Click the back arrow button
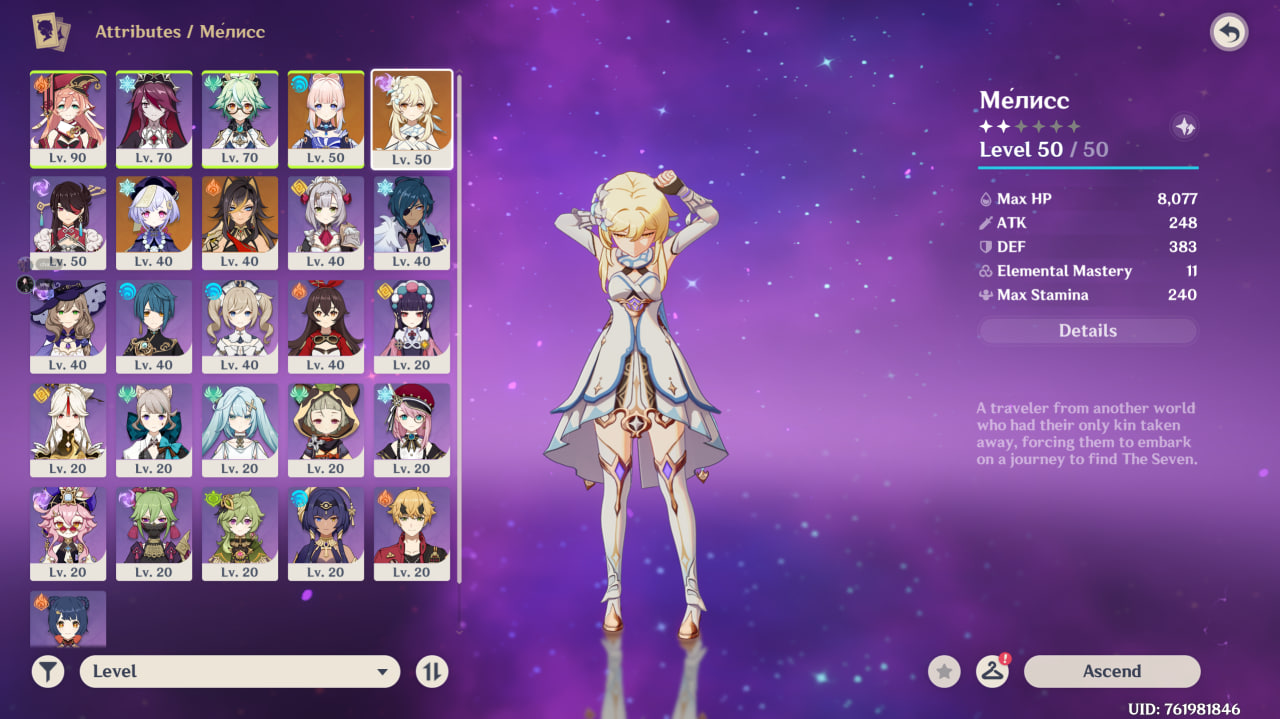The width and height of the screenshot is (1280, 719). (1229, 32)
